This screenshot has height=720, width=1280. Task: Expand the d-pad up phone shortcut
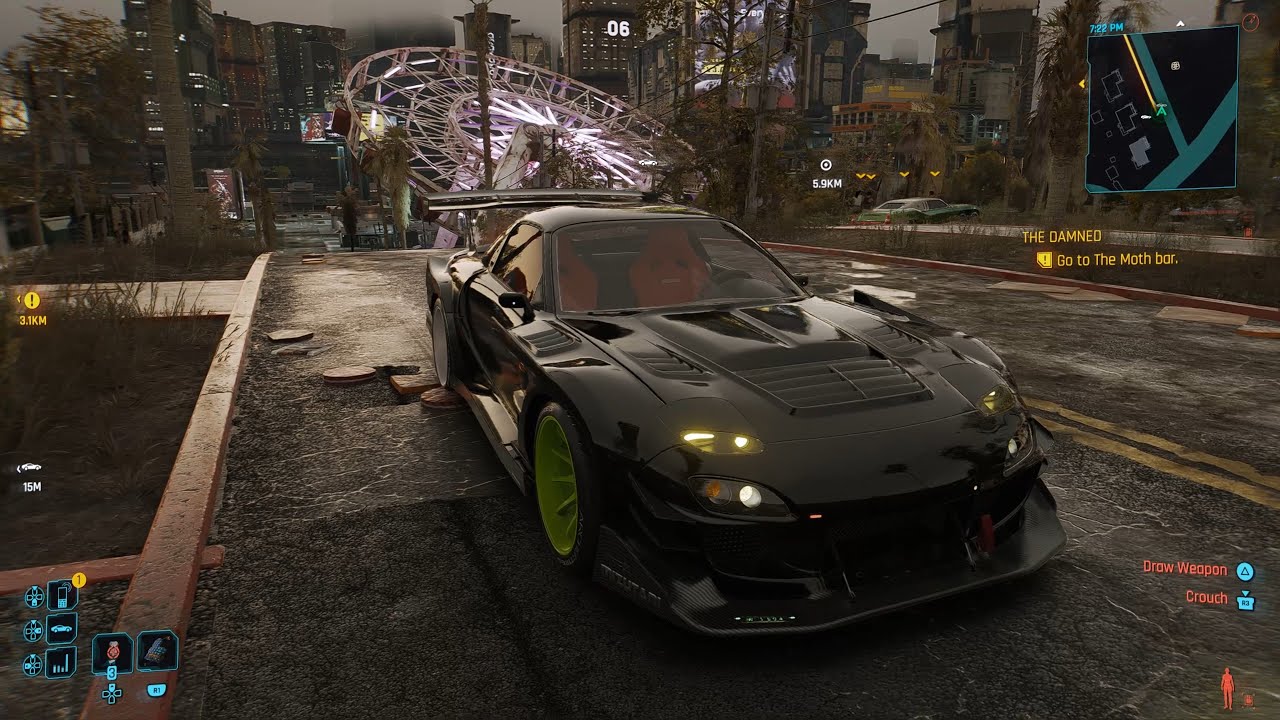pyautogui.click(x=34, y=596)
